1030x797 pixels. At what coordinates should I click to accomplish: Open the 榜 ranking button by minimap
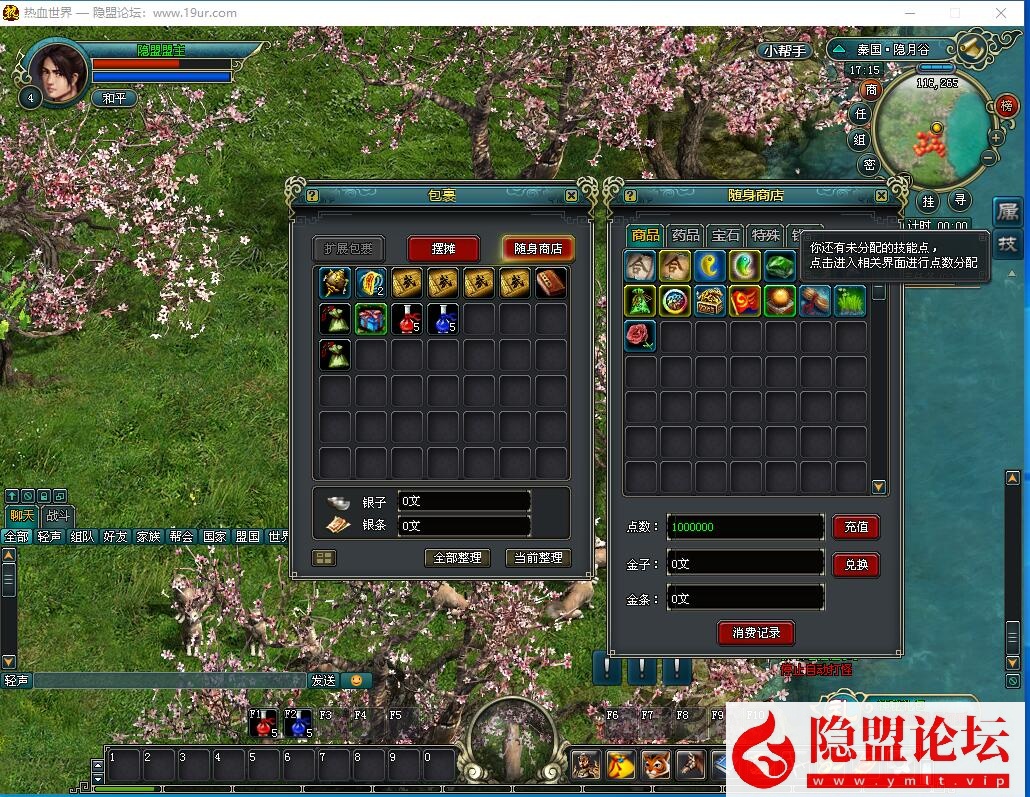pos(1006,104)
